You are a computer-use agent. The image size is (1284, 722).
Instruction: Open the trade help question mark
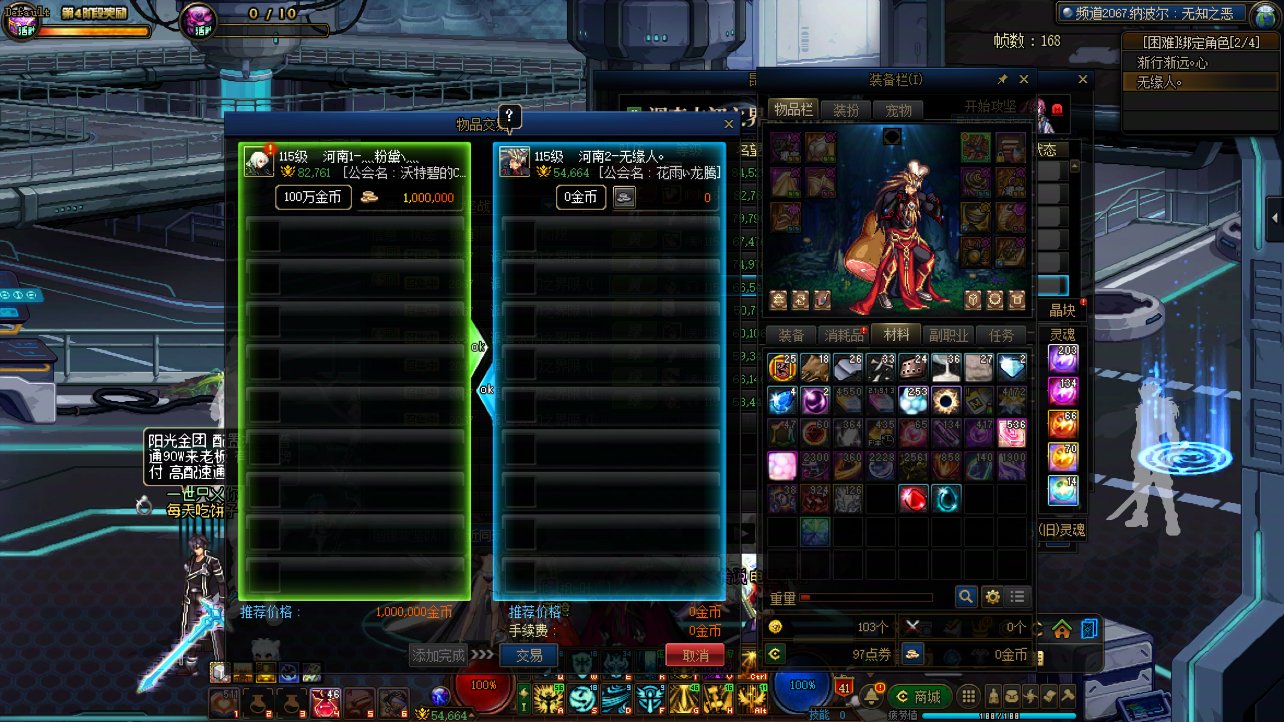point(508,116)
